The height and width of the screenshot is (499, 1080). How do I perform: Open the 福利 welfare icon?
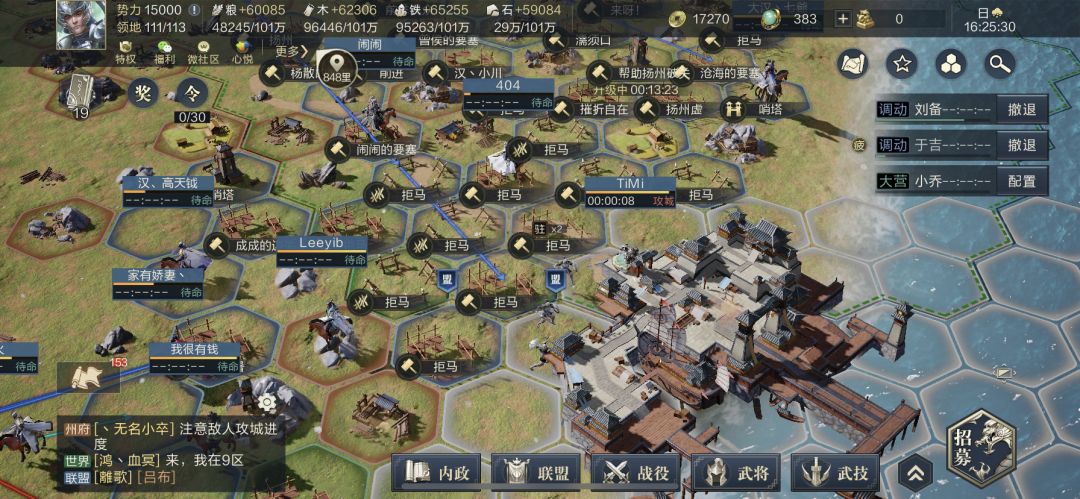click(x=165, y=52)
